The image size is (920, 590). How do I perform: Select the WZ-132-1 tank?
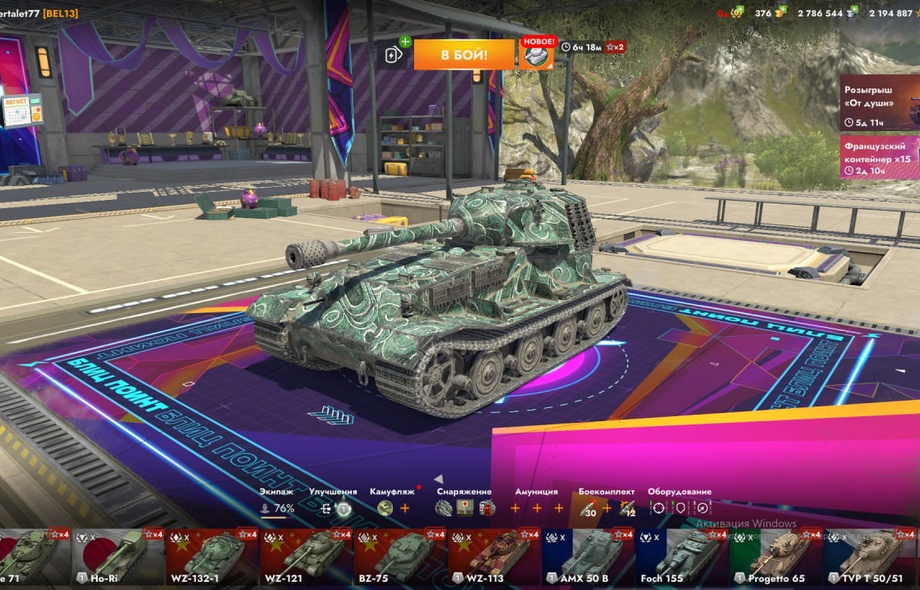pyautogui.click(x=214, y=556)
